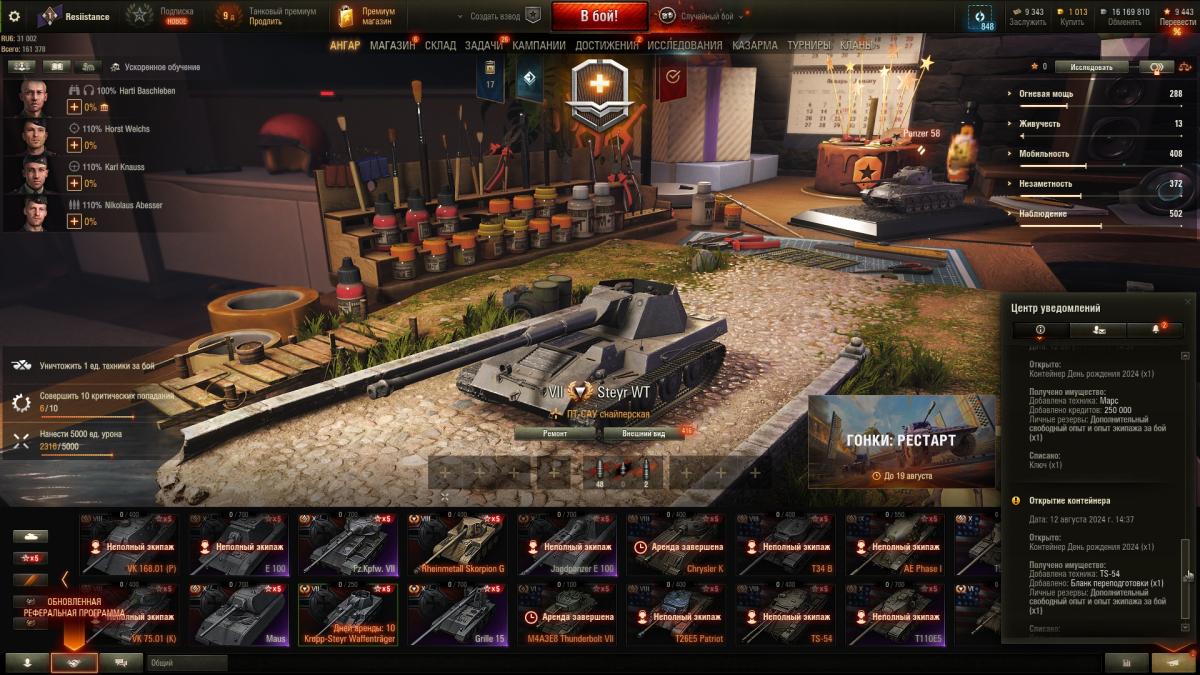1200x675 pixels.
Task: Open the КАЗАРМА barracks tab
Action: click(754, 45)
